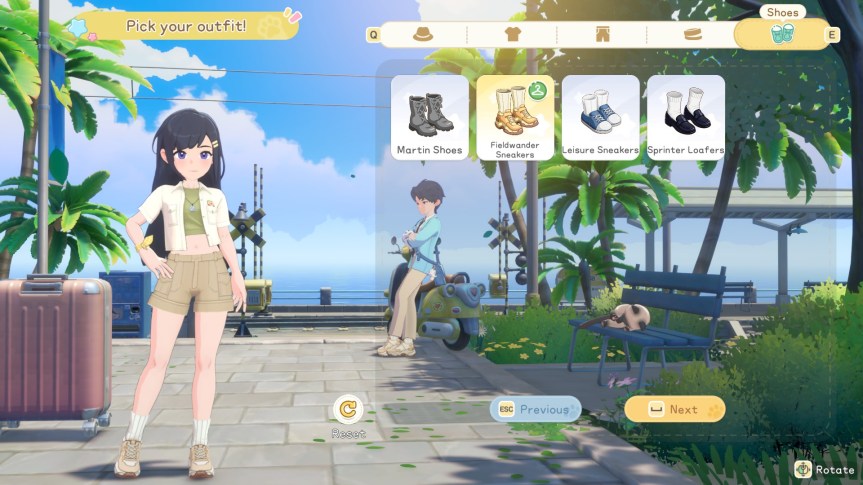Image resolution: width=863 pixels, height=485 pixels.
Task: Pick the Leisure Sneakers
Action: [x=600, y=117]
